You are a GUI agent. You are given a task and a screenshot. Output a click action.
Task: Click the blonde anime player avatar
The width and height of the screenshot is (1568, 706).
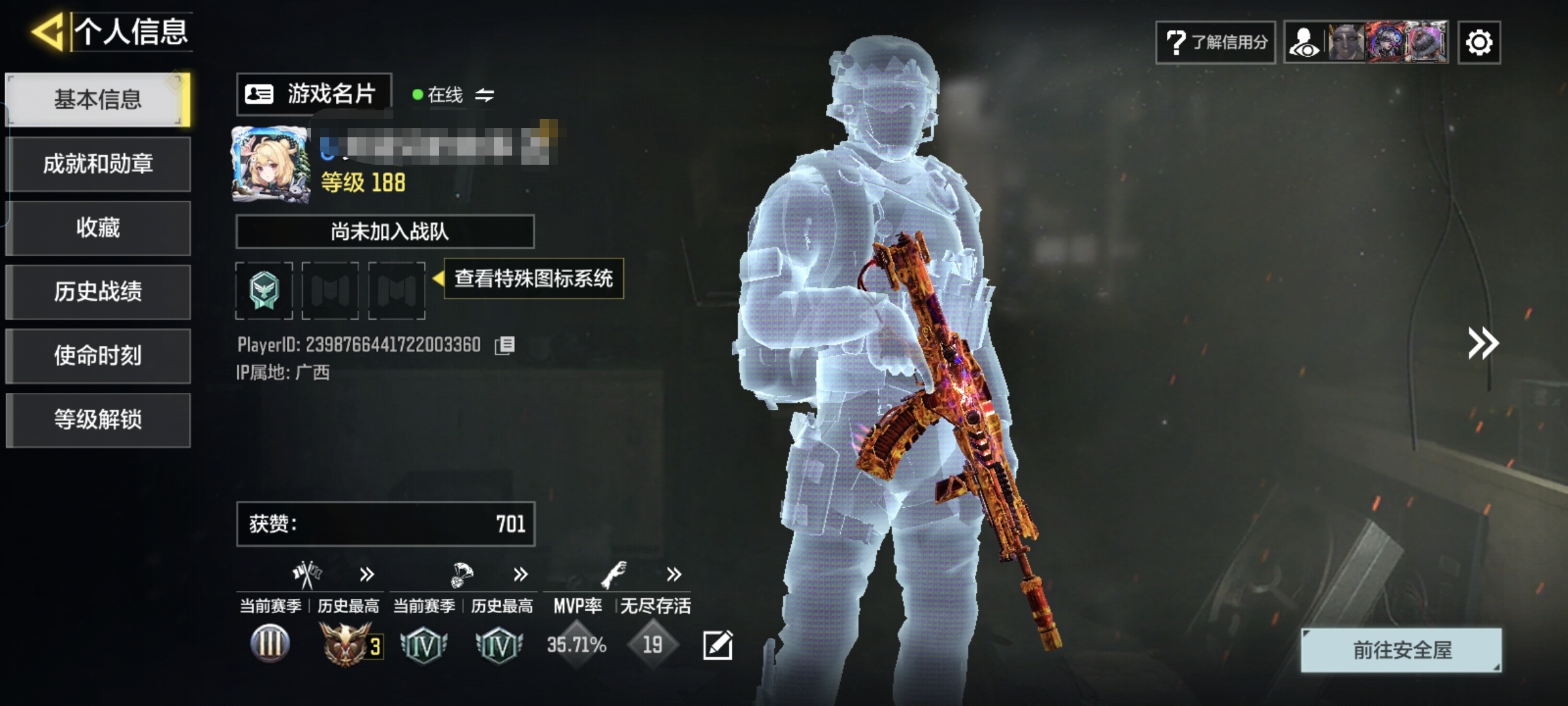[270, 163]
